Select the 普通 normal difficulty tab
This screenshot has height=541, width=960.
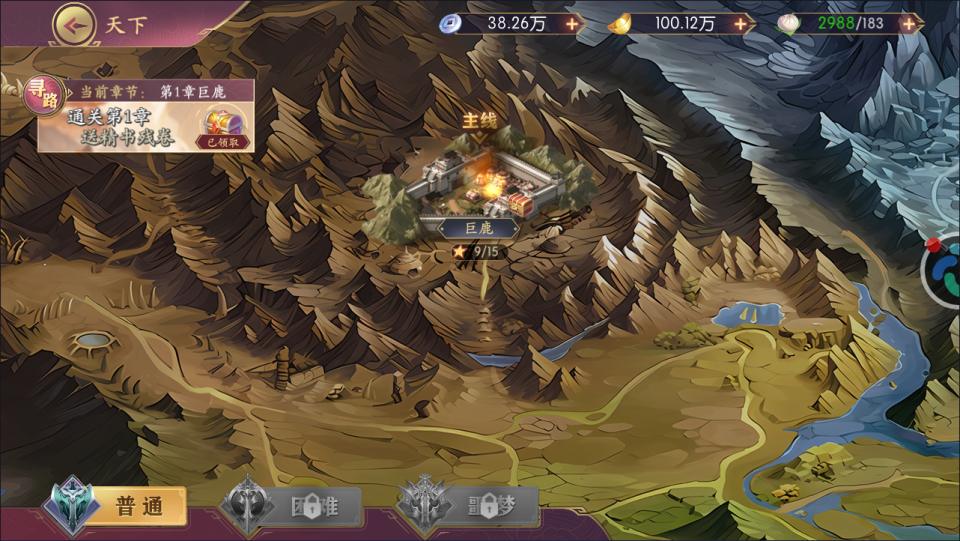tap(122, 507)
